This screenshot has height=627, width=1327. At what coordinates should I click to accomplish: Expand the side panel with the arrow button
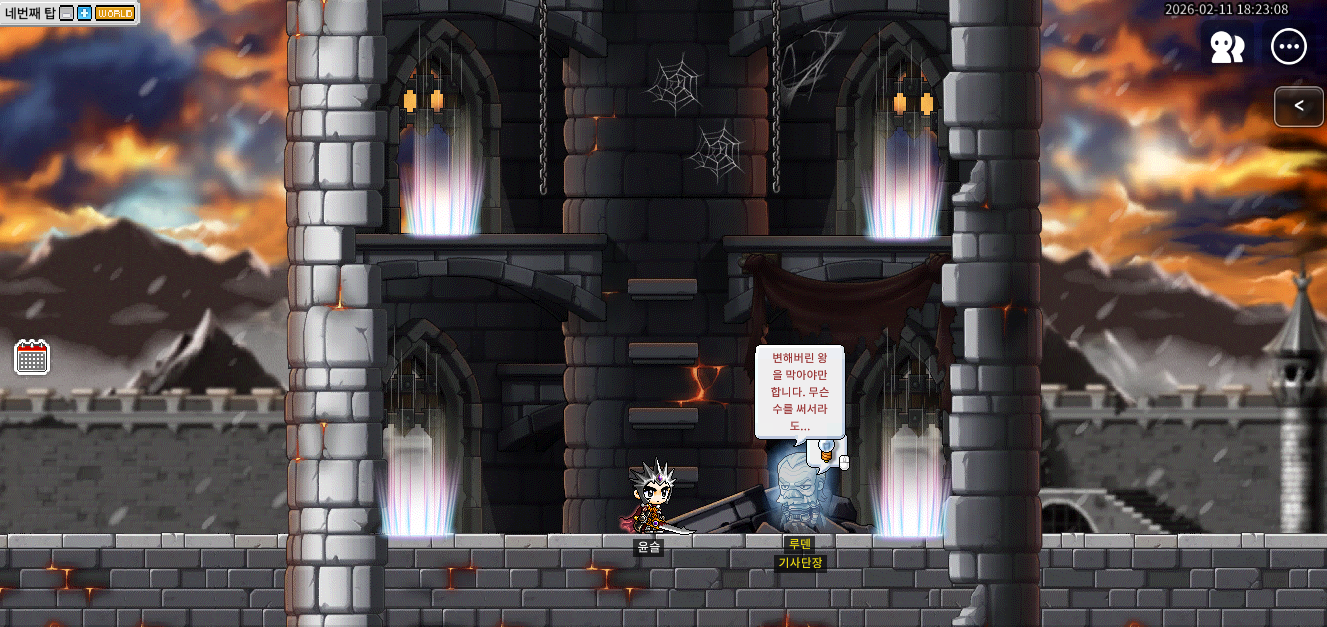(1299, 106)
